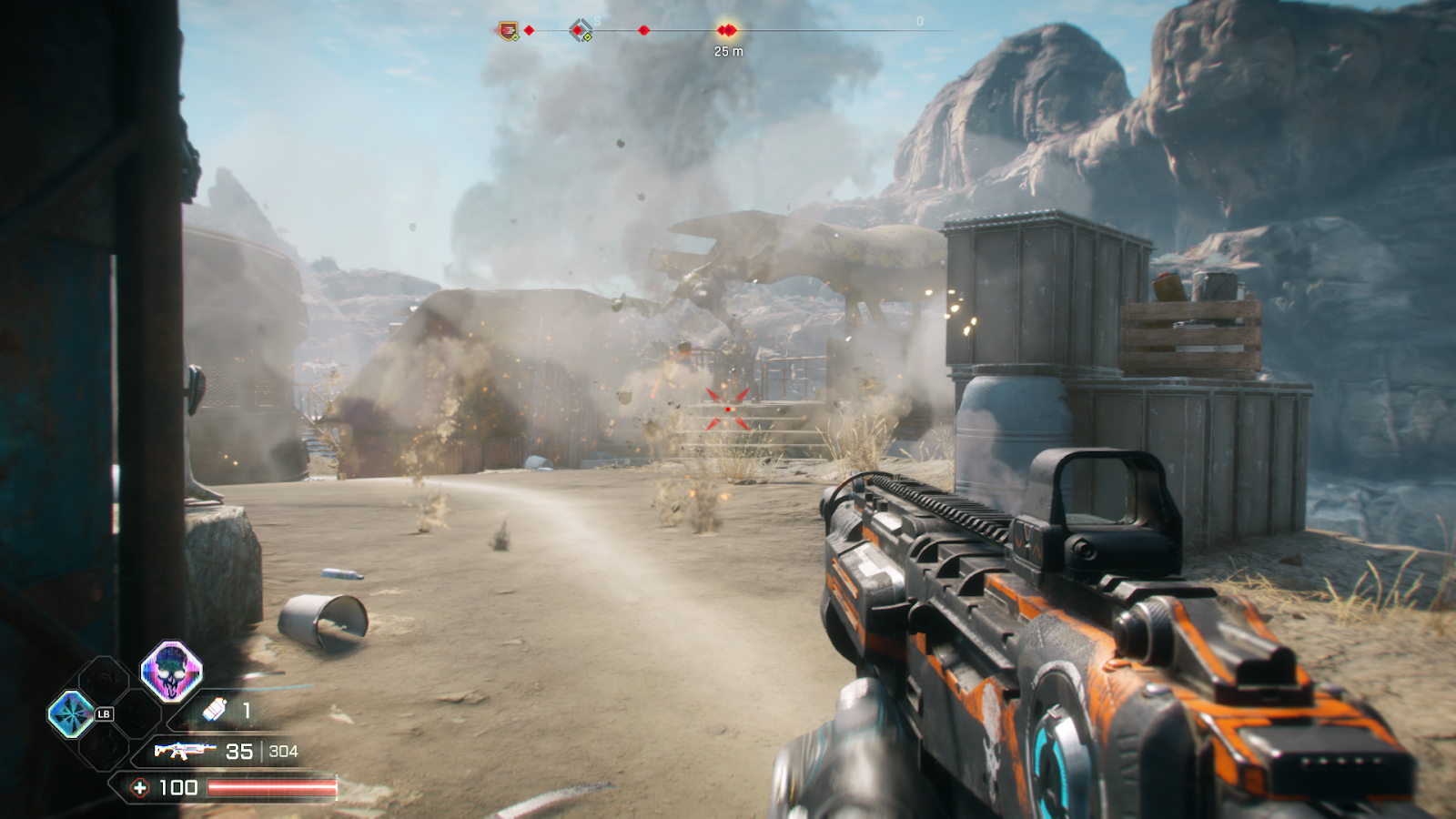
Task: Click the red shield objective marker on compass
Action: click(509, 31)
